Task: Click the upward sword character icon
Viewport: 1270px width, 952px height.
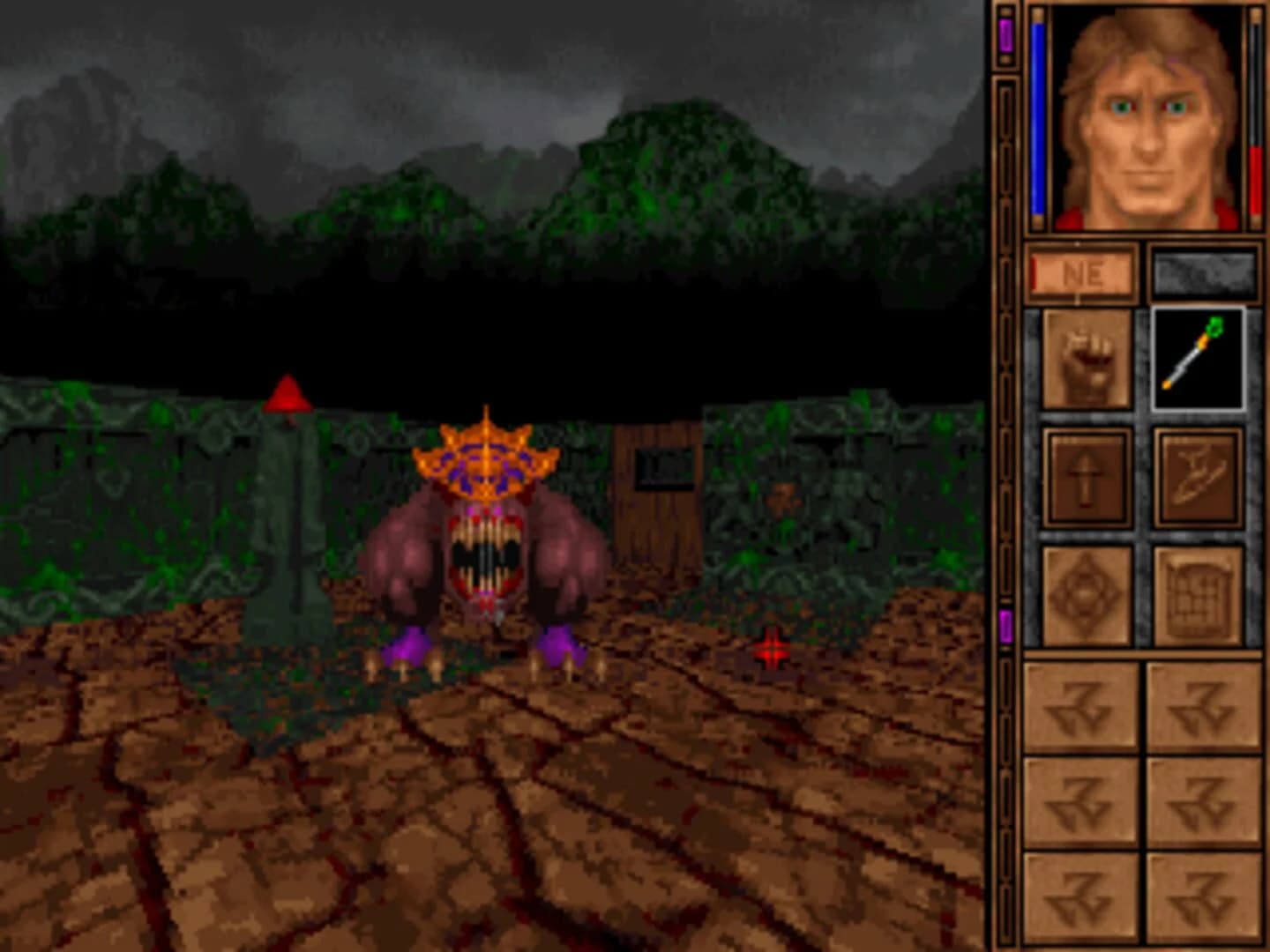Action: click(x=1086, y=476)
